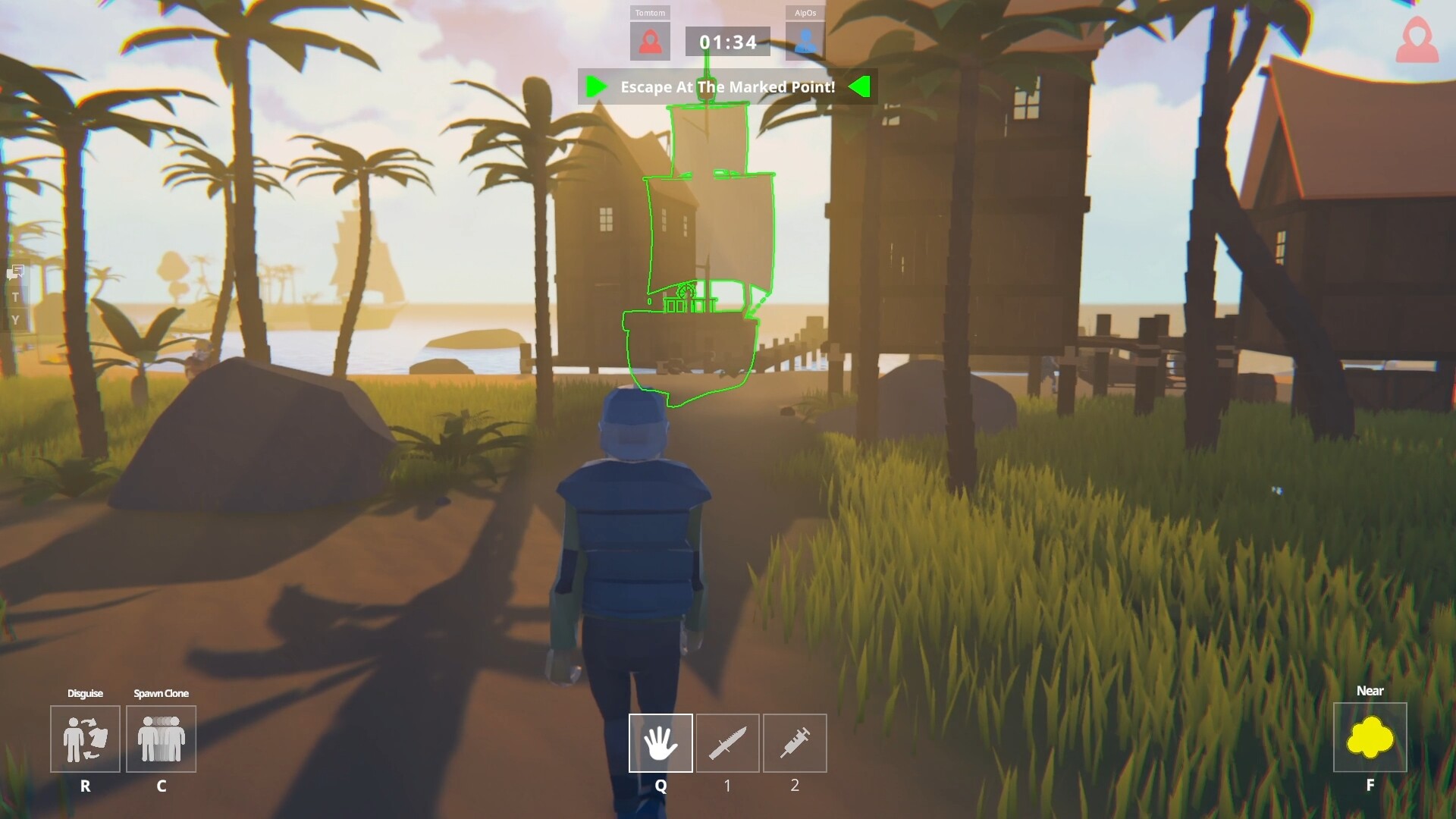The height and width of the screenshot is (819, 1456).
Task: Click the right green objective arrow
Action: (x=860, y=87)
